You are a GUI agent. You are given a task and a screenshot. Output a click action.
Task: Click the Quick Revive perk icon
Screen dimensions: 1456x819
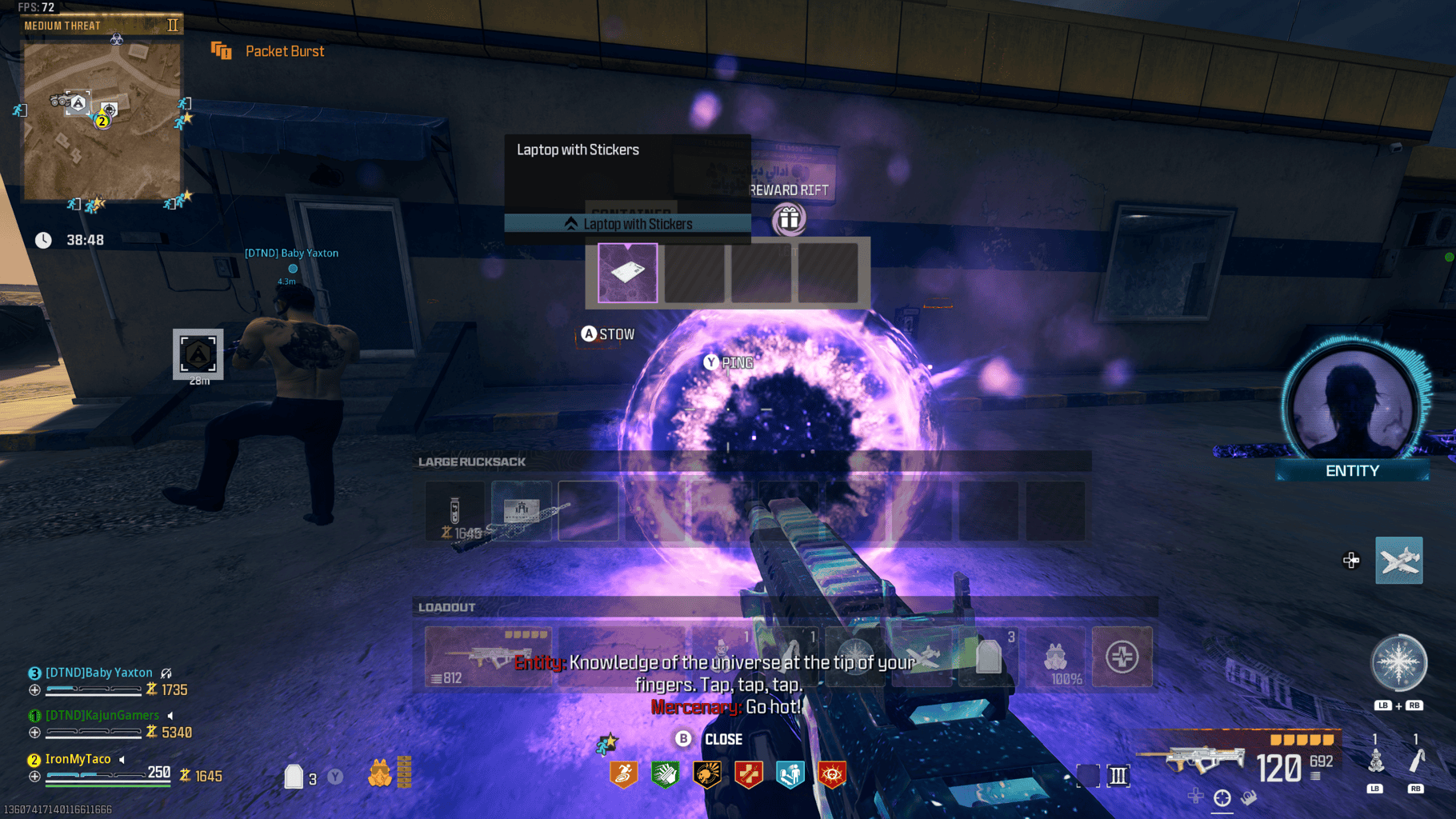748,774
